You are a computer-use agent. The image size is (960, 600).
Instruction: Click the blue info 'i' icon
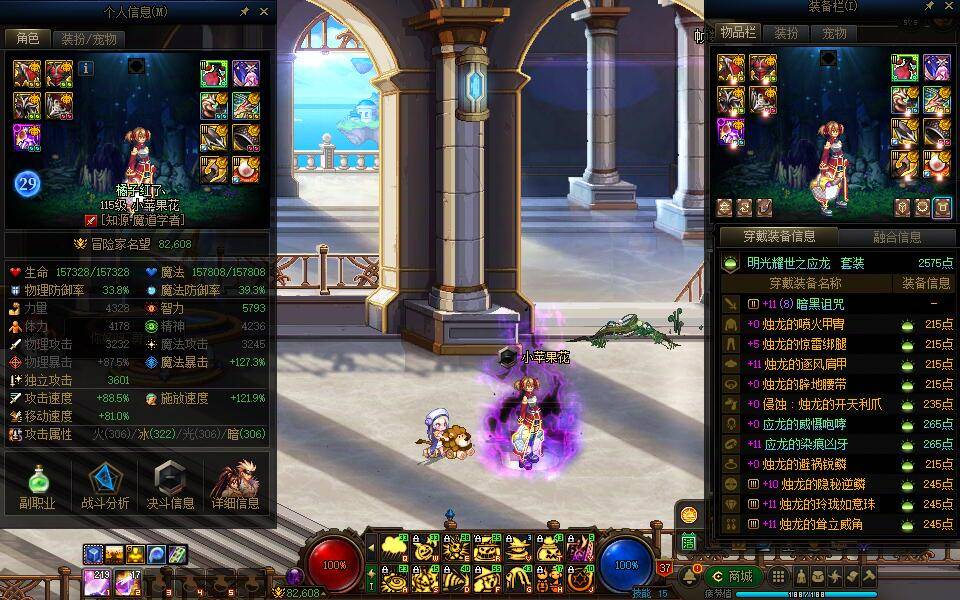tap(86, 68)
